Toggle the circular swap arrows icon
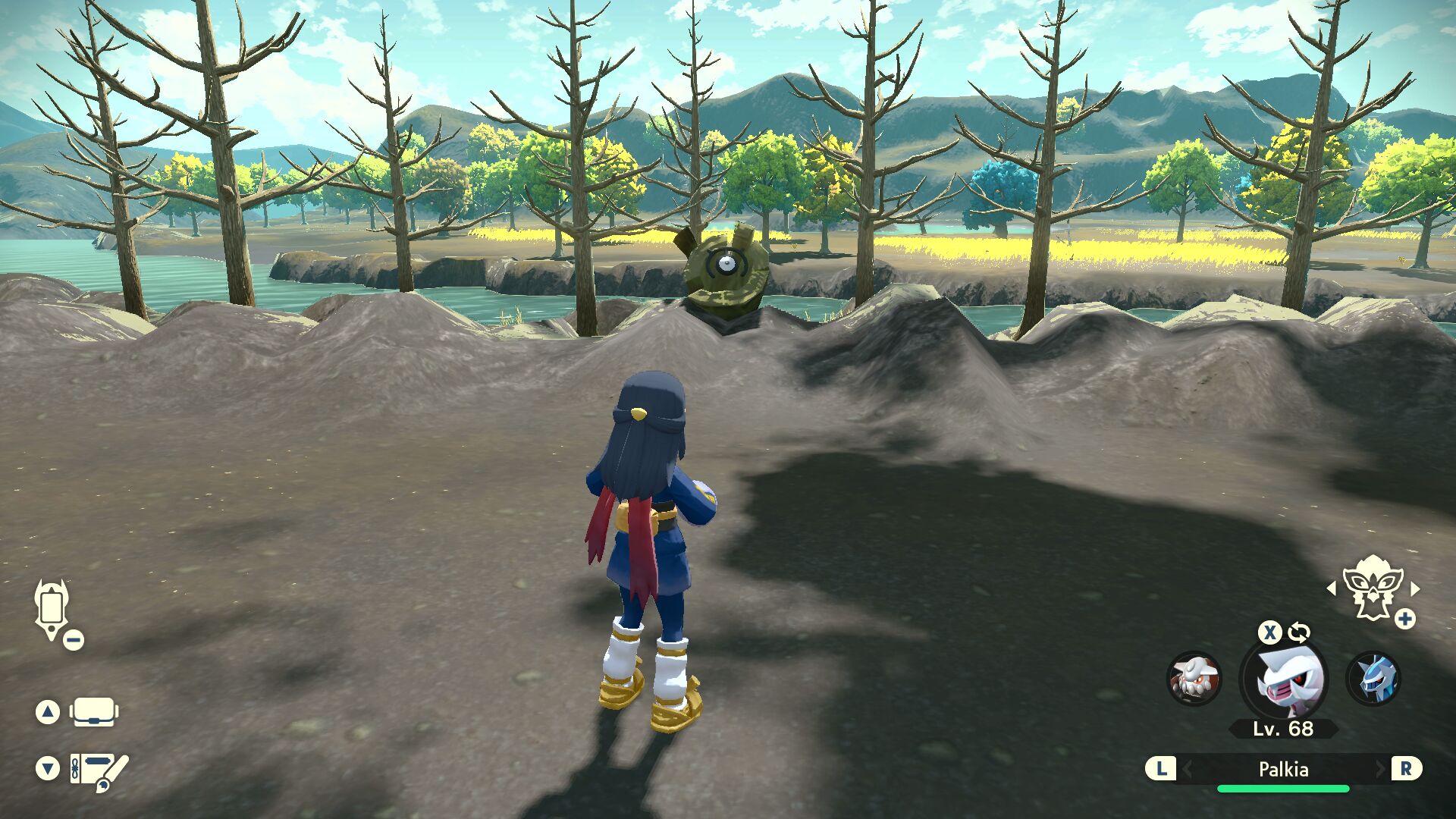Image resolution: width=1456 pixels, height=819 pixels. 1299,632
